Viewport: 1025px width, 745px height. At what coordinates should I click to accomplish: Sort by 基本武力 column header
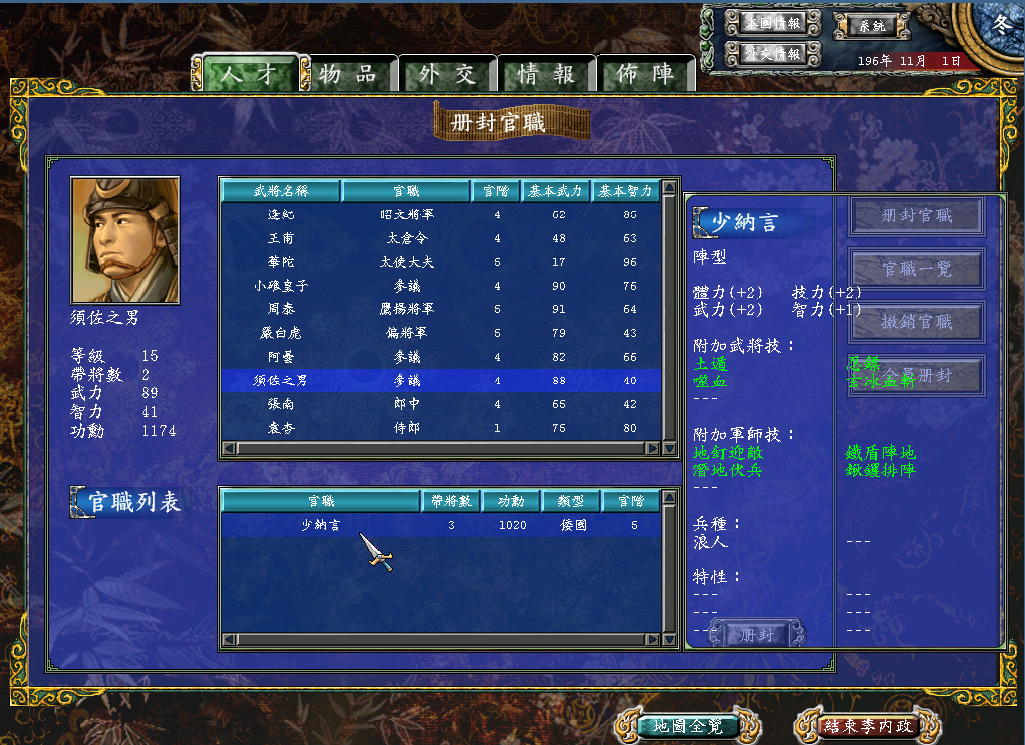coord(555,190)
